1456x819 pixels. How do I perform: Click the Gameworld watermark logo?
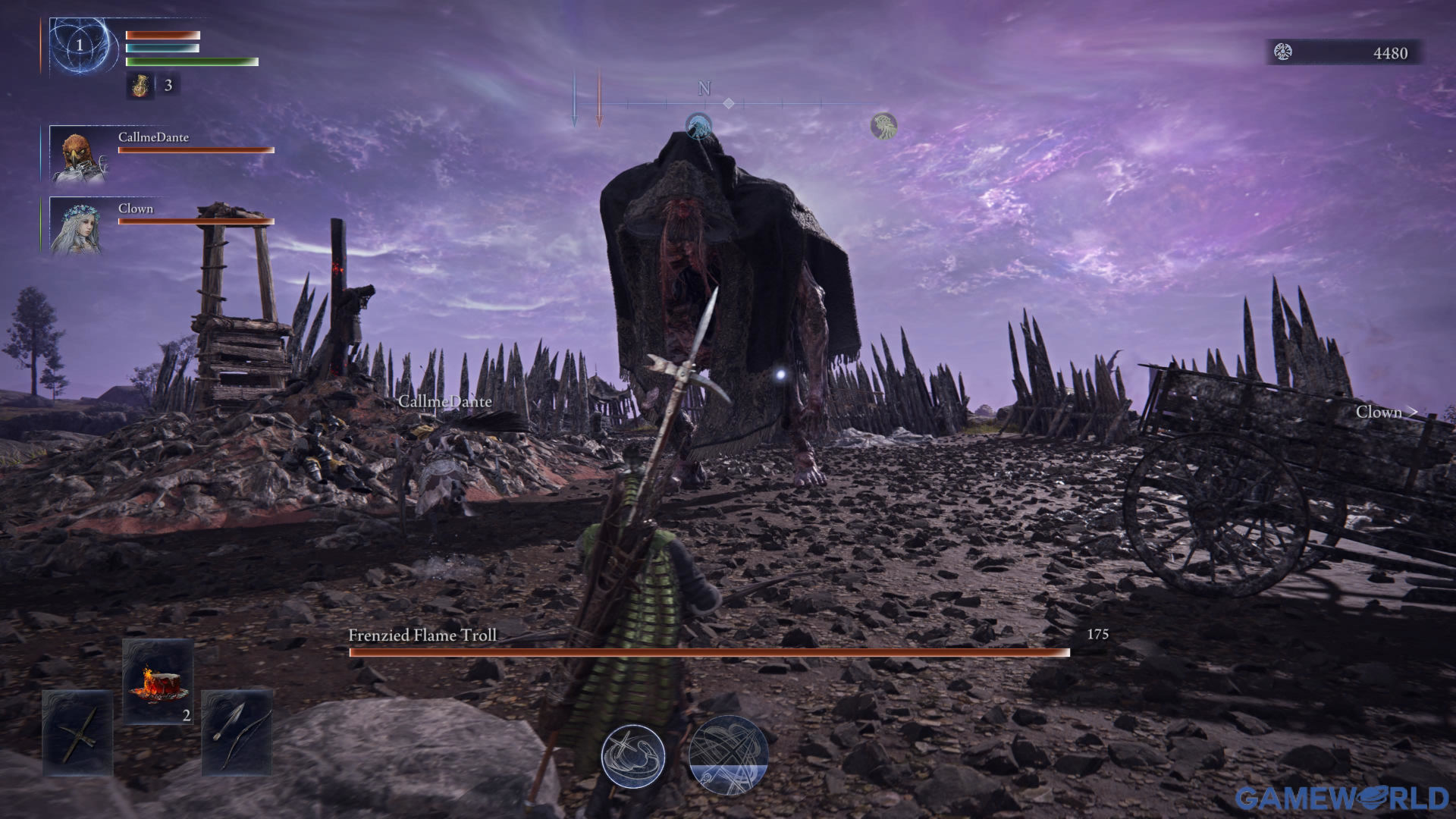(x=1341, y=798)
